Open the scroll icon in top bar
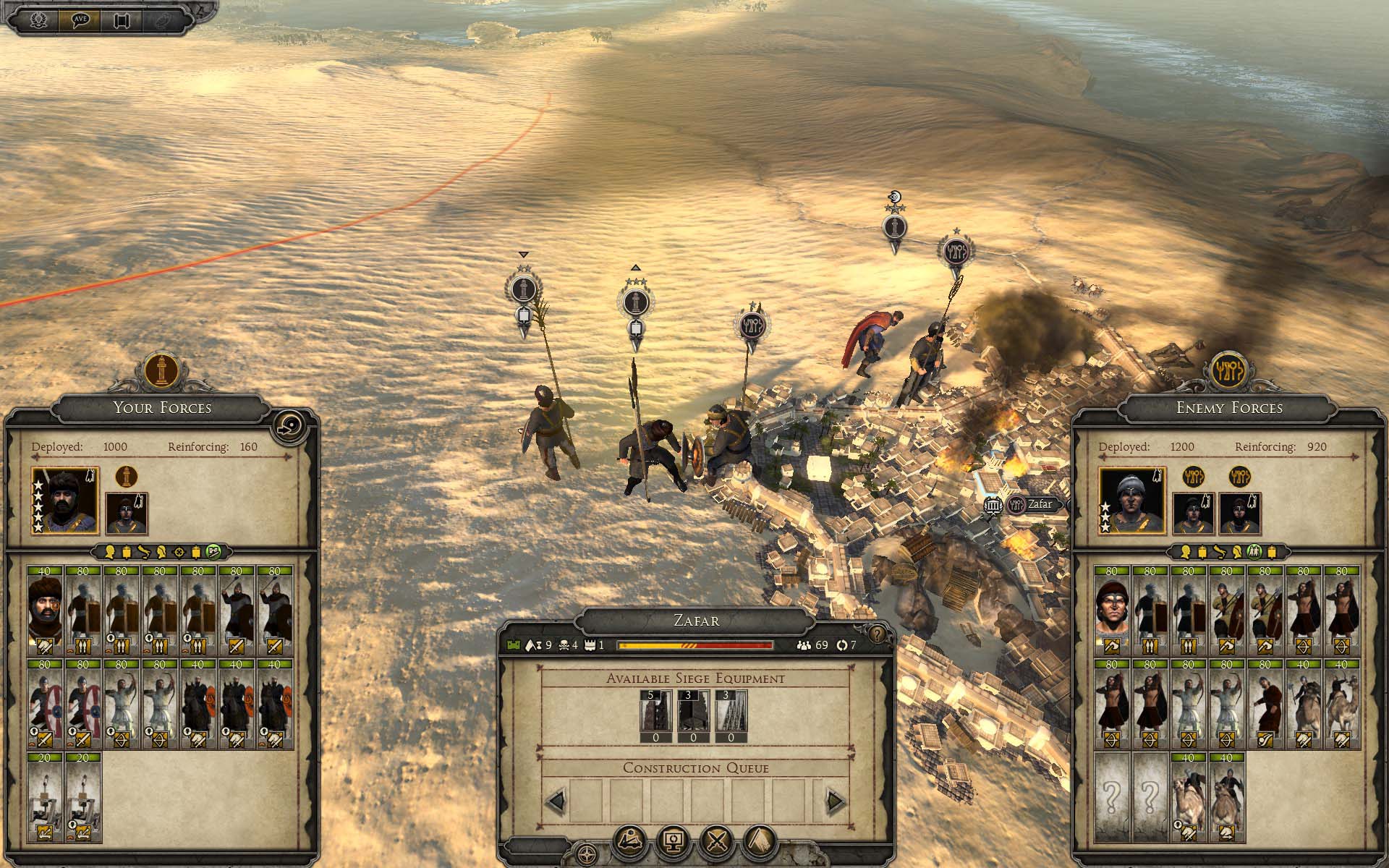1389x868 pixels. click(x=121, y=20)
